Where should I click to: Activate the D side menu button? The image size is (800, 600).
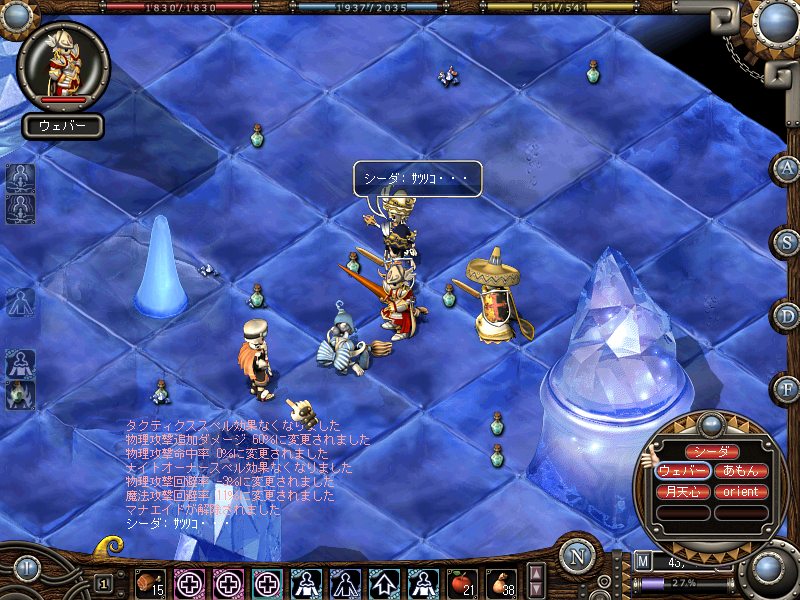pos(786,316)
